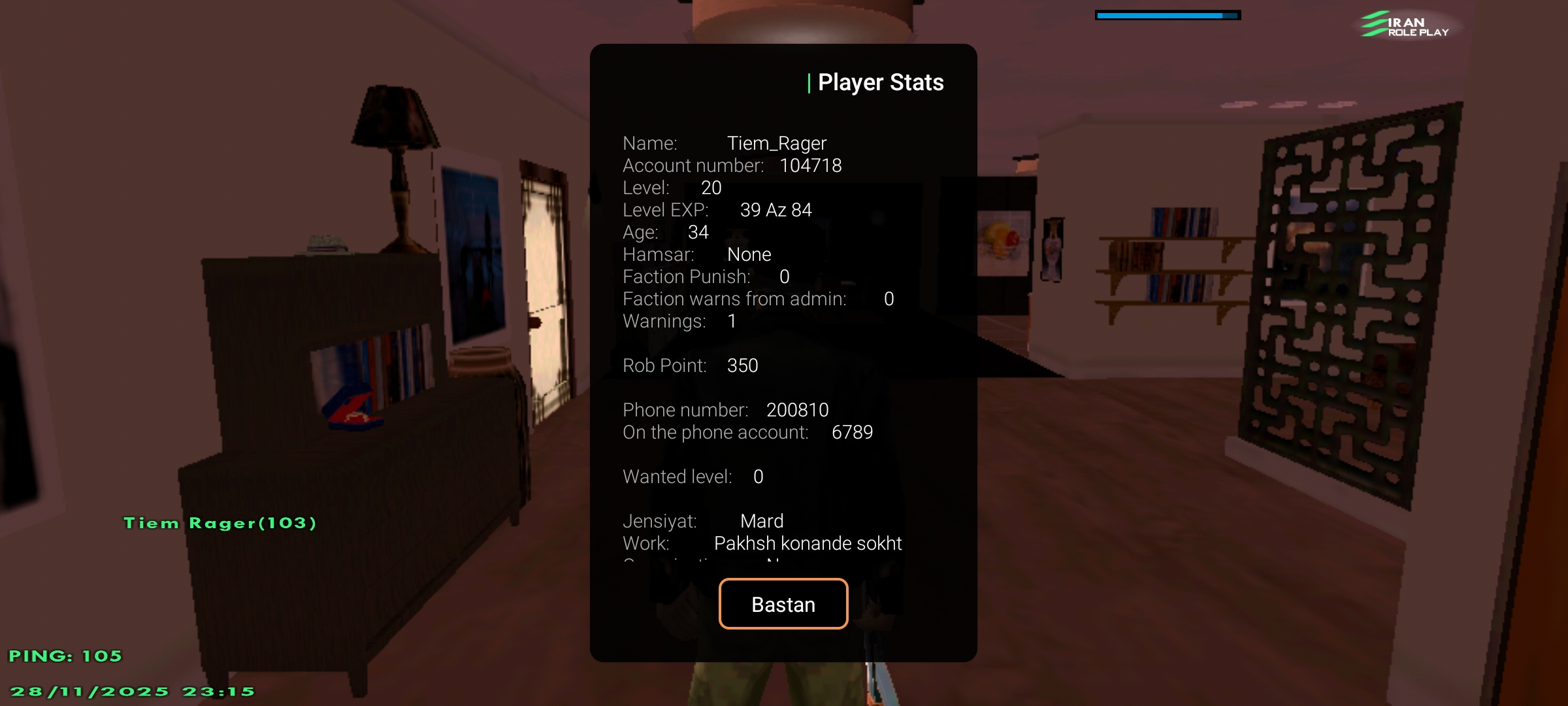Viewport: 1568px width, 706px height.
Task: Click the Player Stats title
Action: pos(881,82)
